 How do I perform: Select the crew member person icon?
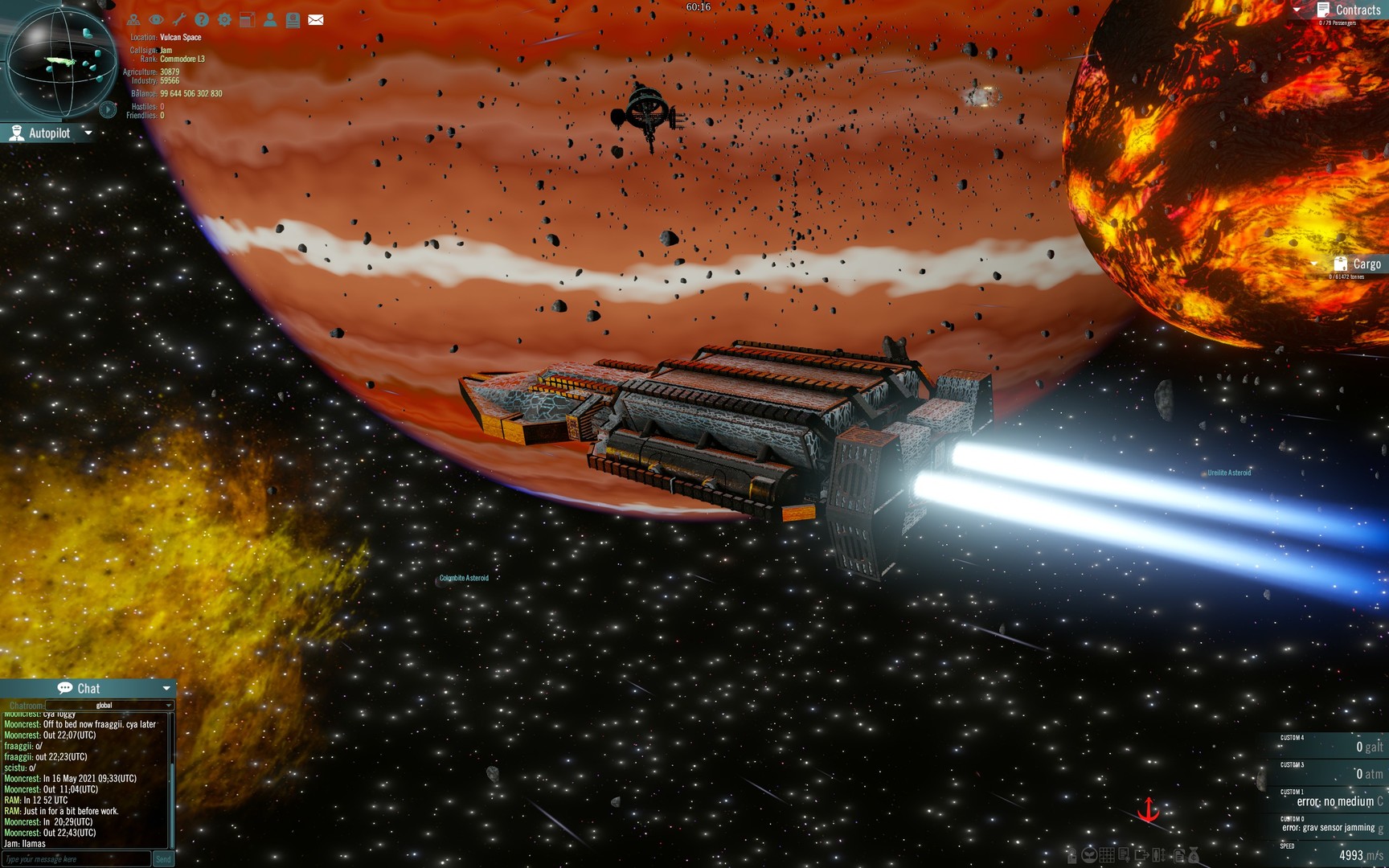(x=270, y=19)
